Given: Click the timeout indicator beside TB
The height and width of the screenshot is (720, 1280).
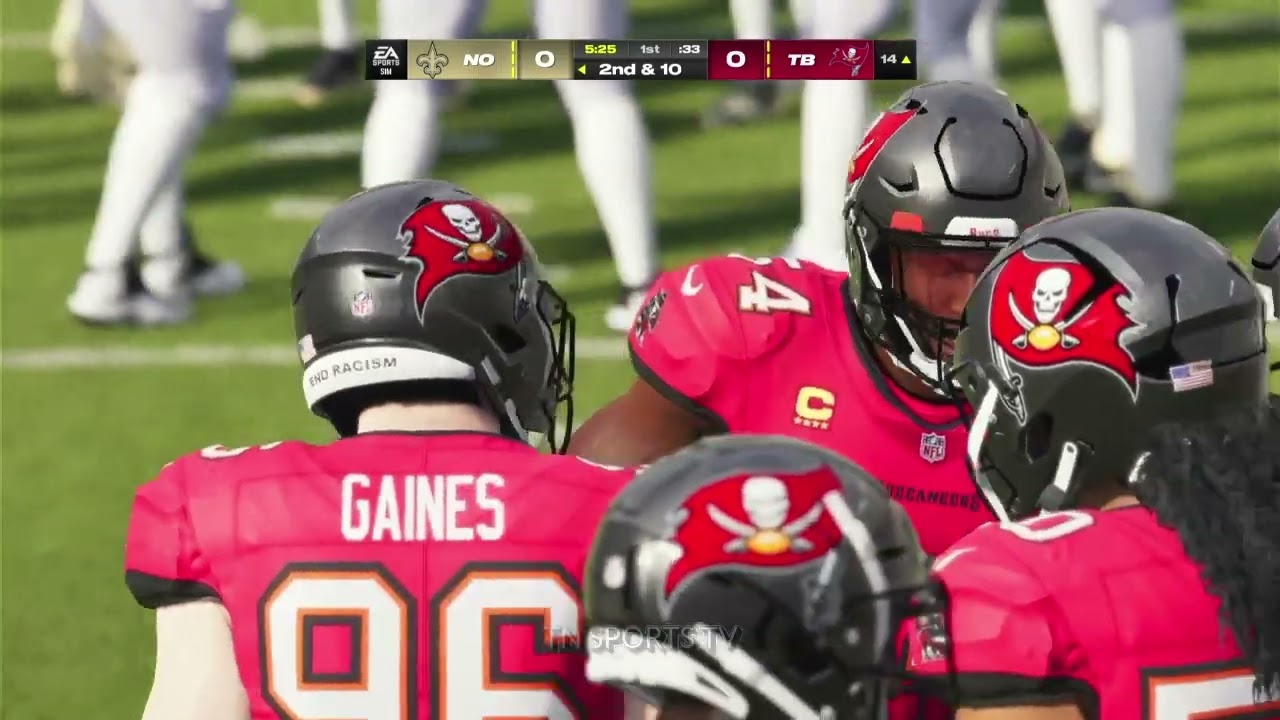Looking at the screenshot, I should tap(769, 59).
